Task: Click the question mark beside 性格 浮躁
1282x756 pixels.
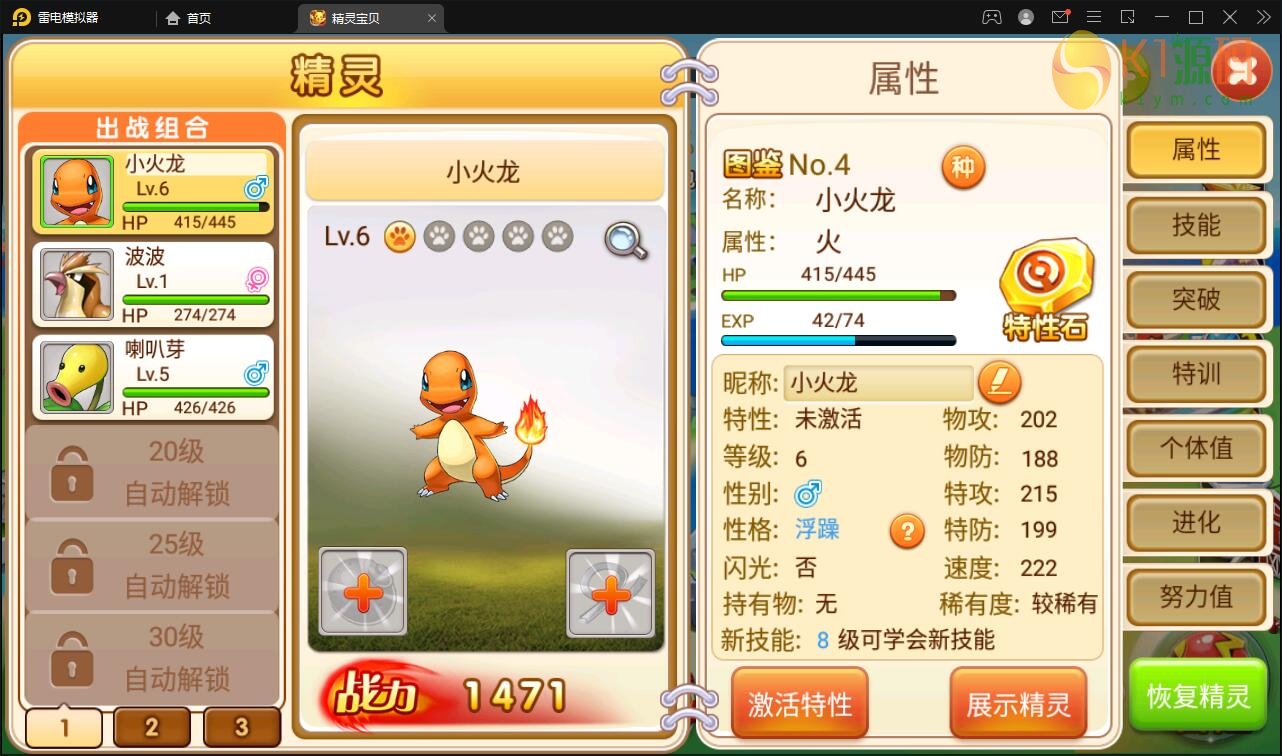Action: click(x=907, y=532)
